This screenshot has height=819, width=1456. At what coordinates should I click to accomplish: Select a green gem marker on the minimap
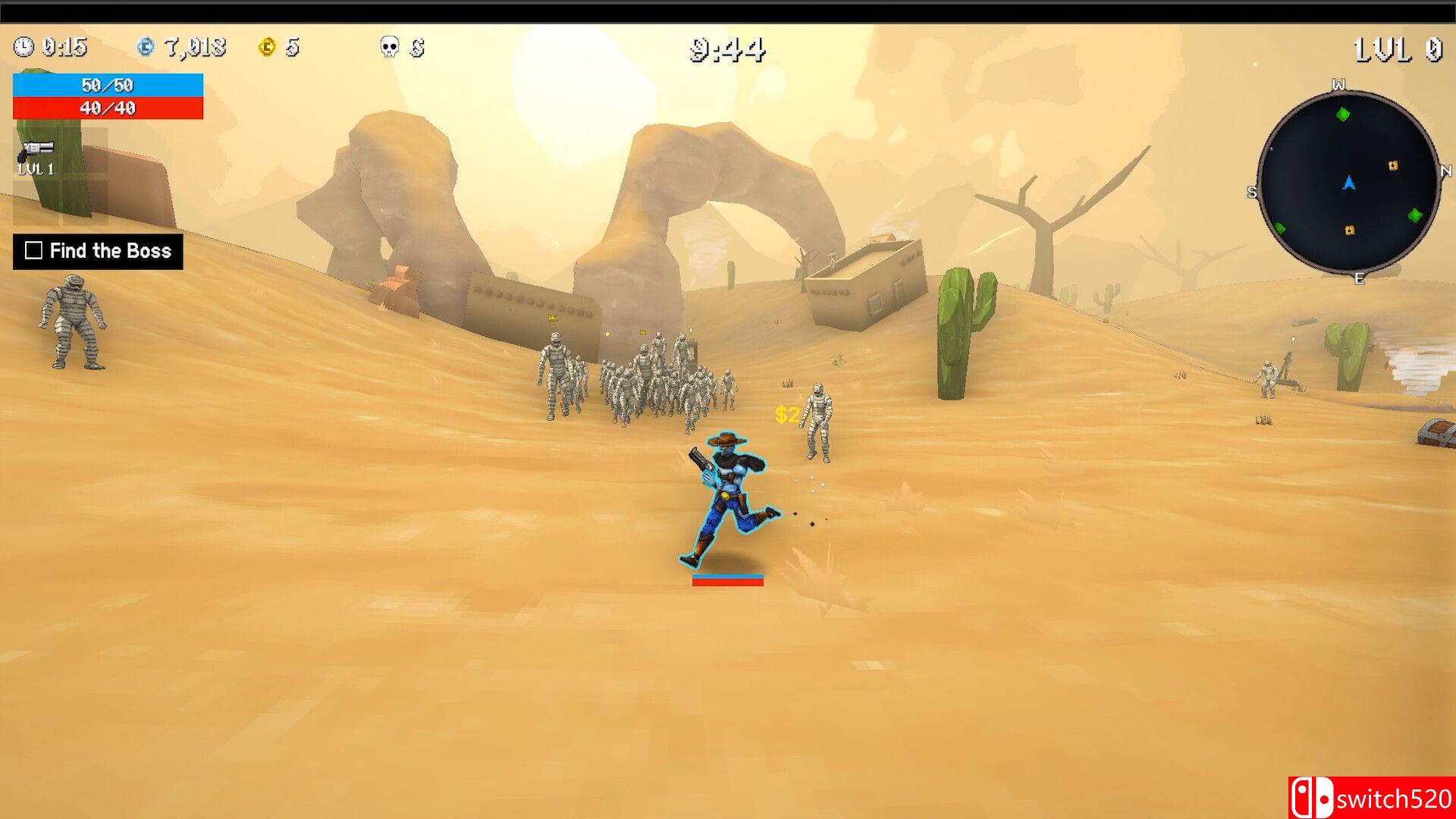tap(1343, 114)
